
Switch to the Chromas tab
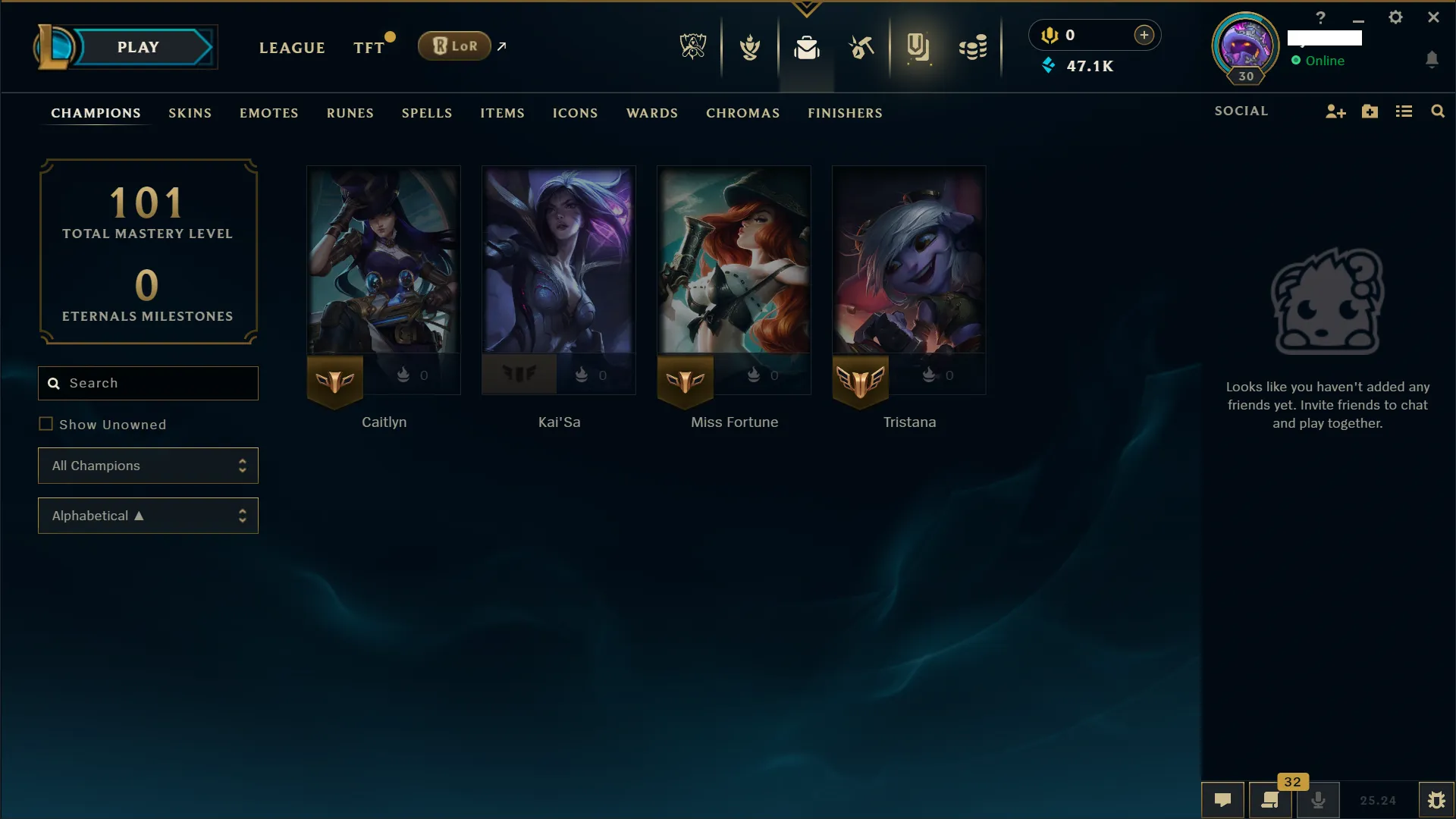[742, 113]
